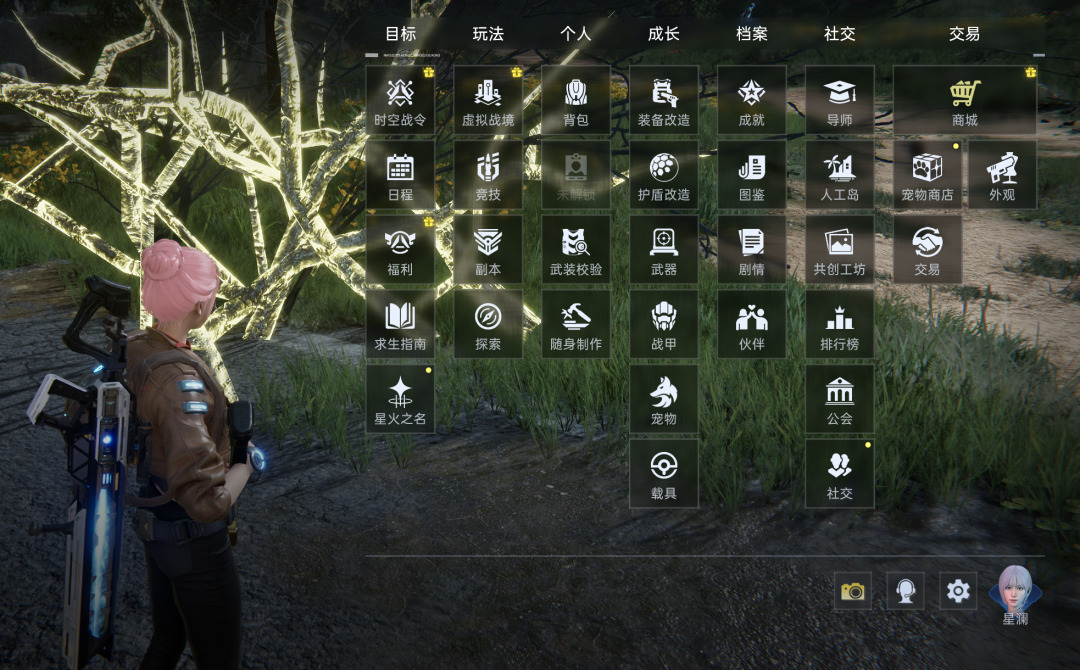Open the 宠物商店 pet shop
1080x670 pixels.
click(x=927, y=175)
